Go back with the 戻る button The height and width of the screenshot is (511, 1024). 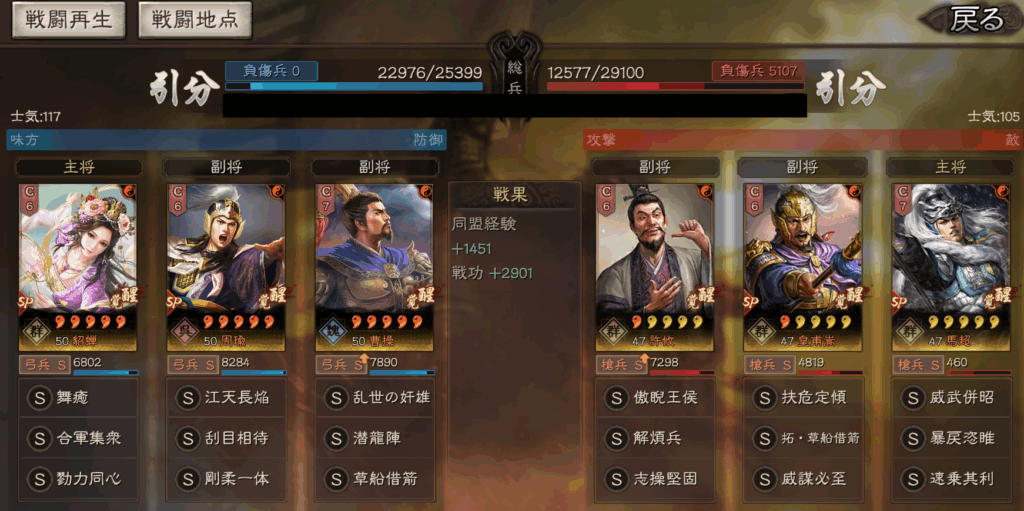click(974, 20)
